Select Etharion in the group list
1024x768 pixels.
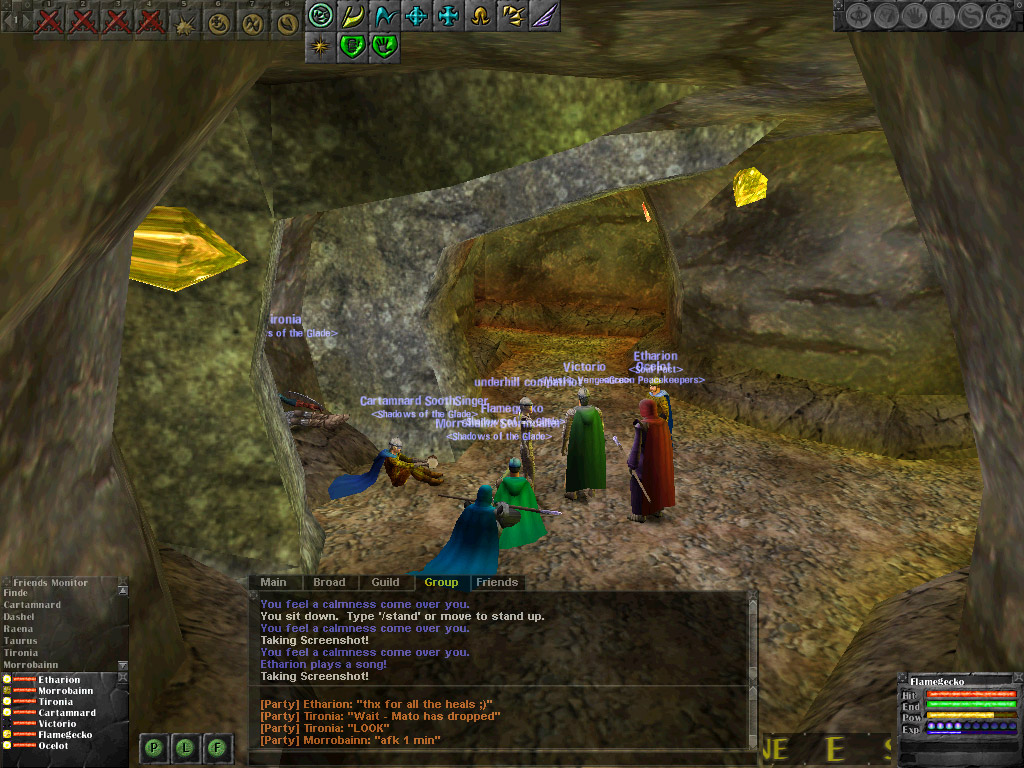click(x=59, y=680)
